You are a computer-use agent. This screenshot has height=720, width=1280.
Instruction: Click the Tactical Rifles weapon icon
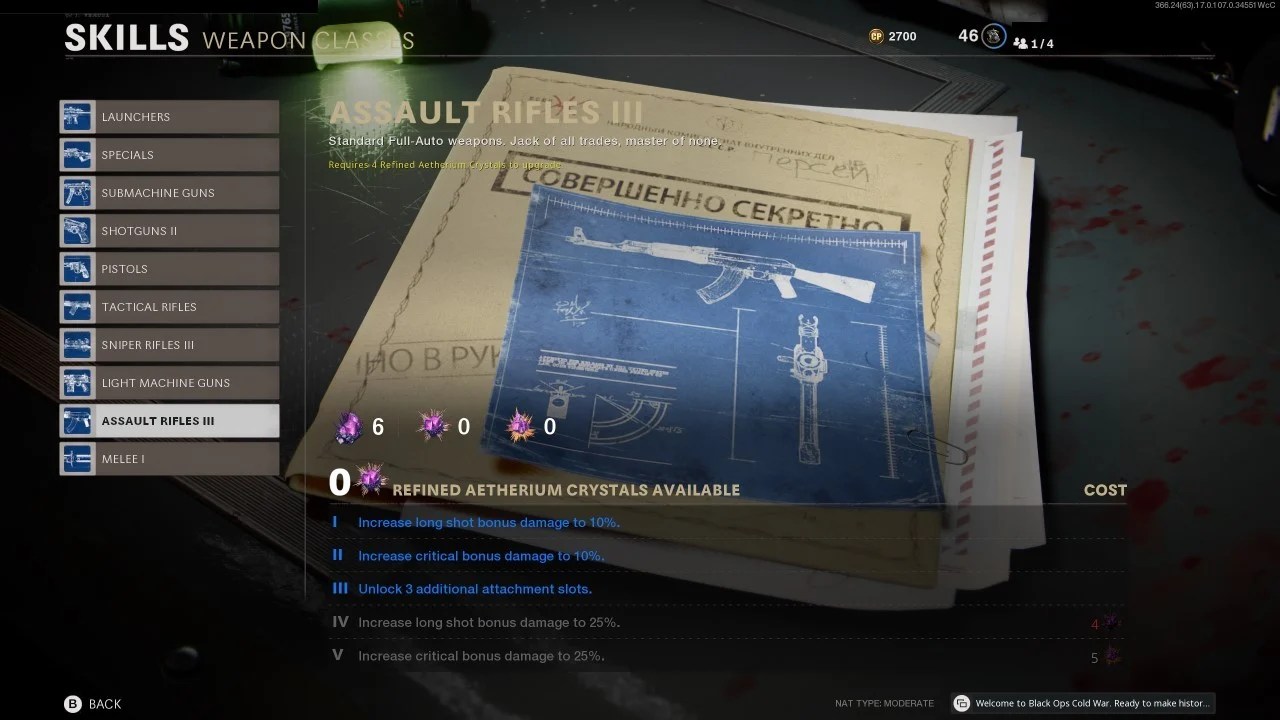click(76, 307)
